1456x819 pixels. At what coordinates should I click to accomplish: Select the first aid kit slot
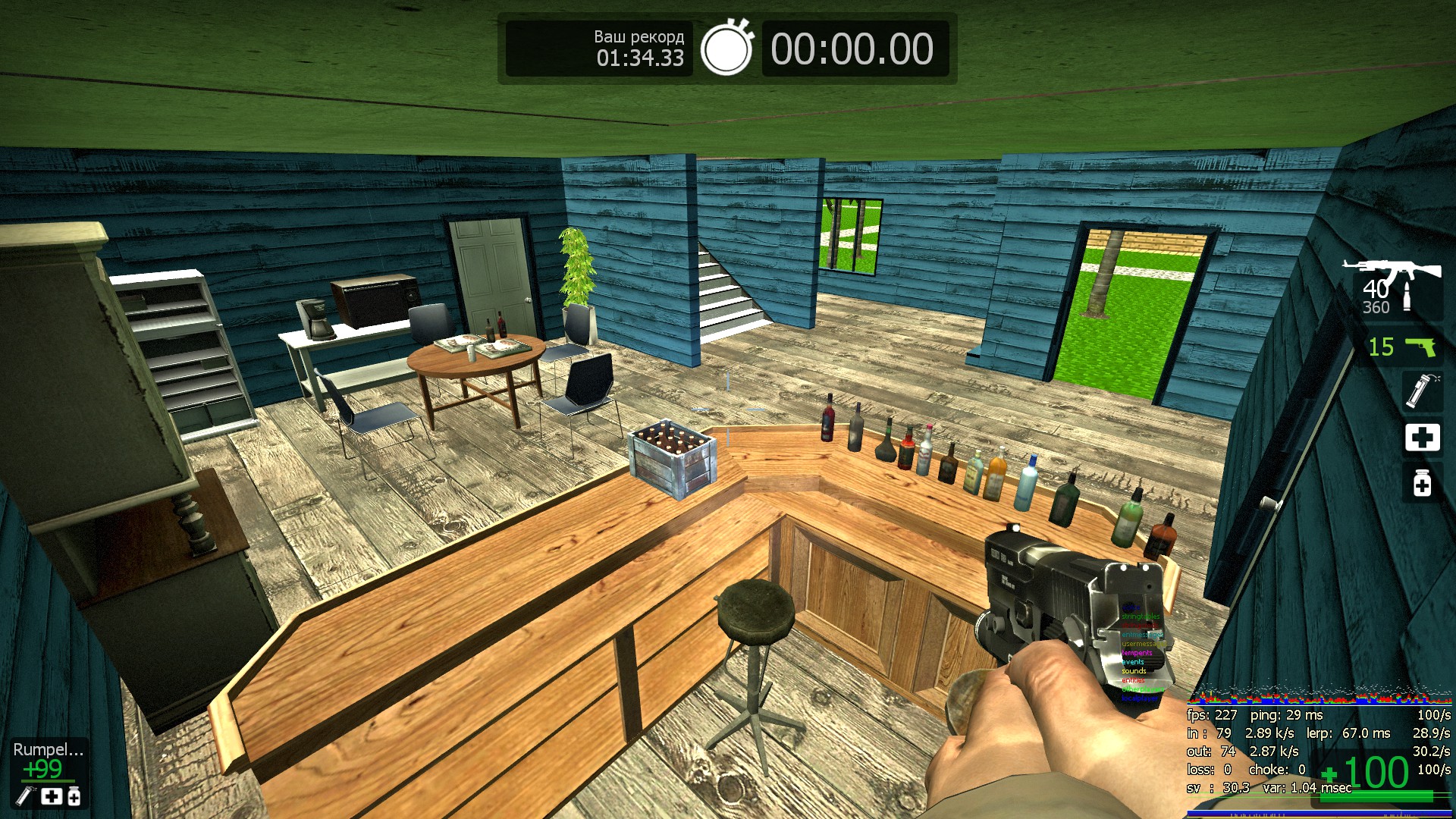click(1422, 438)
